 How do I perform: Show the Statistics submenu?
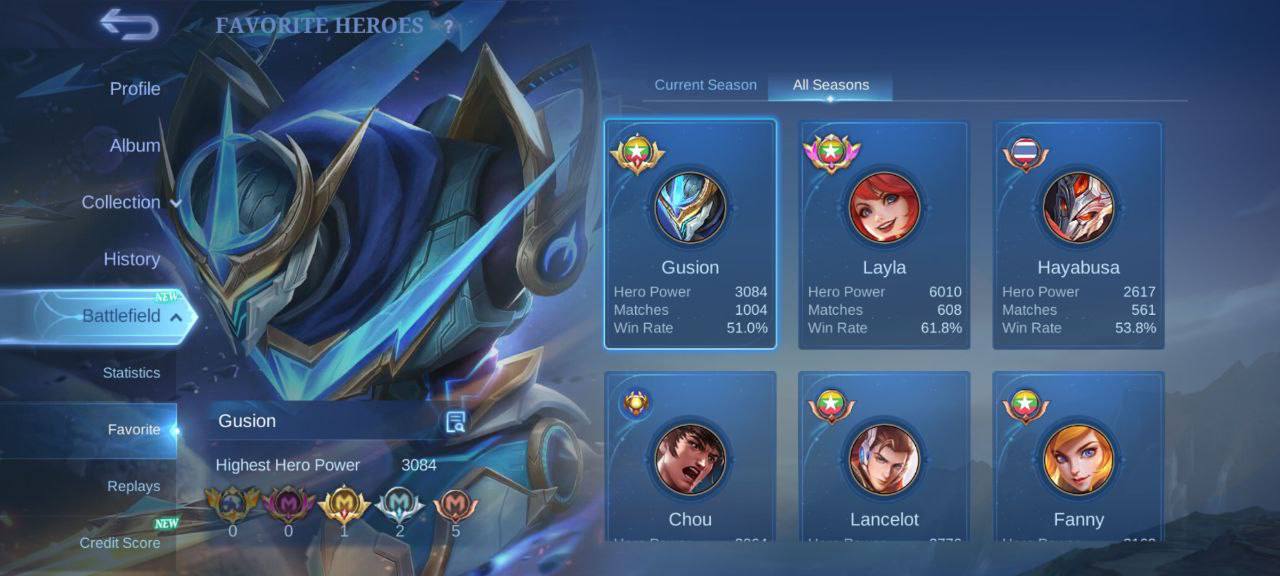click(131, 373)
